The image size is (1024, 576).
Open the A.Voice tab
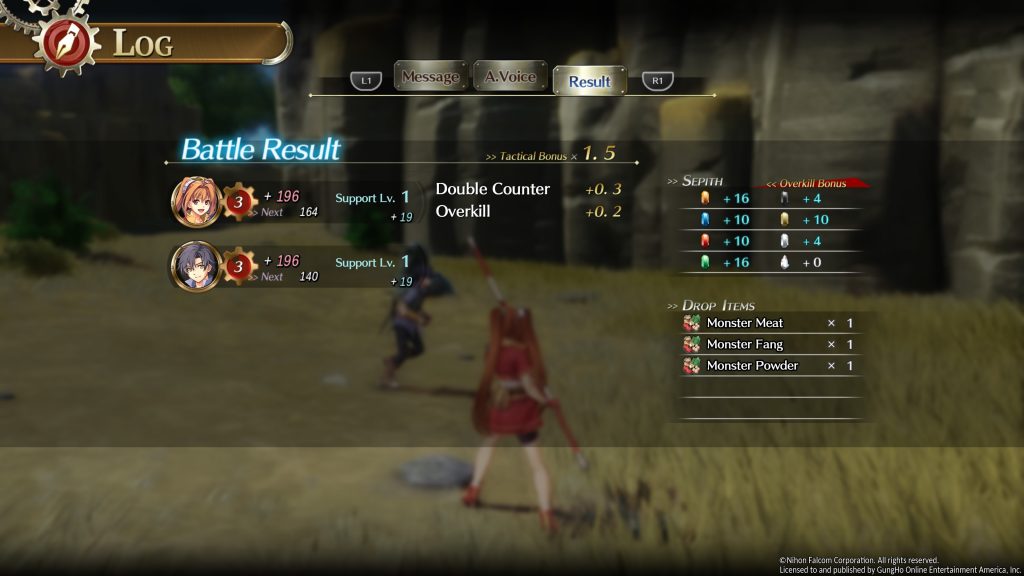point(509,77)
